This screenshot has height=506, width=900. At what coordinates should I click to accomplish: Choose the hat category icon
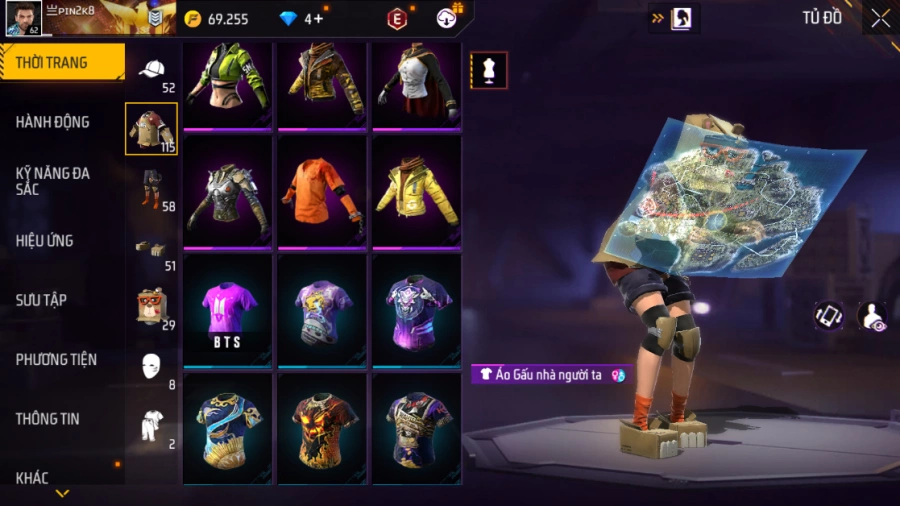coord(152,70)
